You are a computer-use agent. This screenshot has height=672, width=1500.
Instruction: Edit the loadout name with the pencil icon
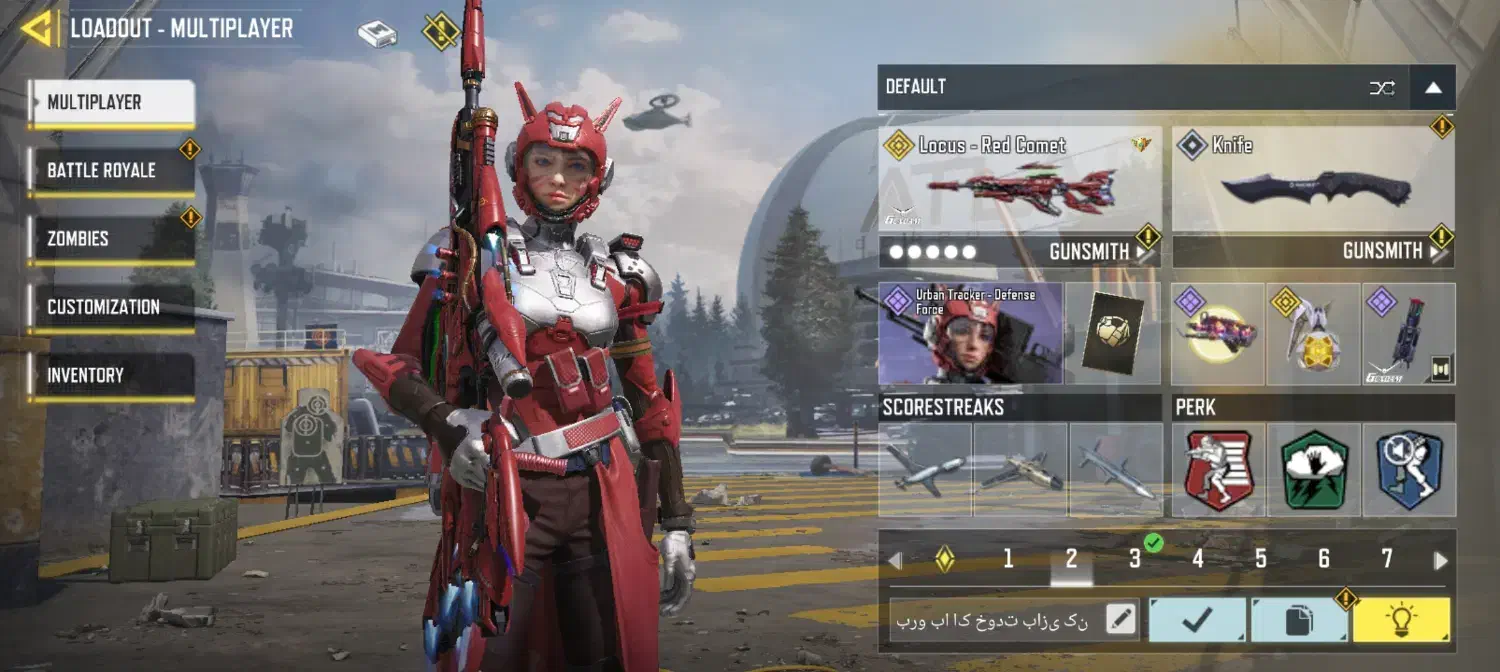point(1122,620)
